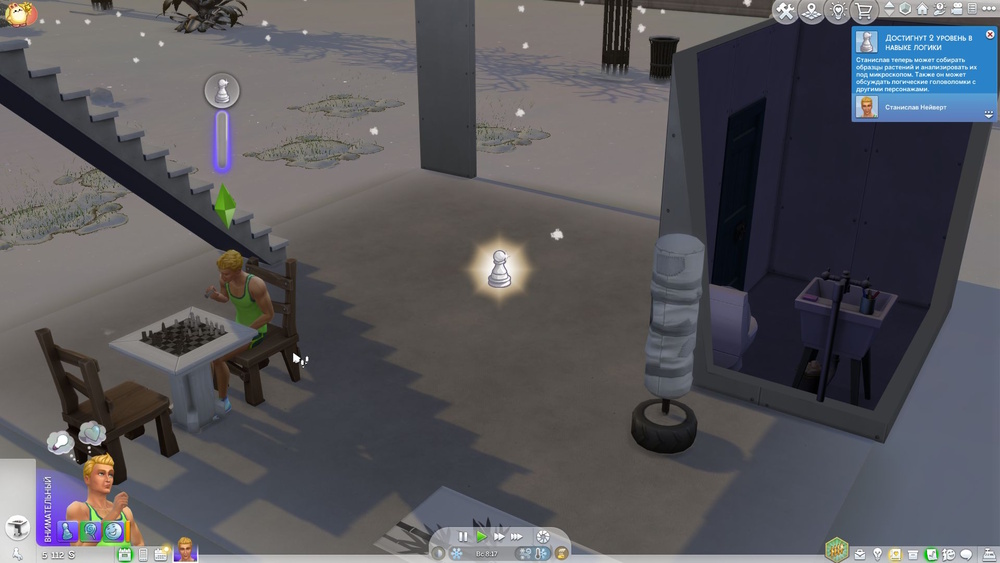1000x563 pixels.
Task: Open the phone icon
Action: point(143,554)
